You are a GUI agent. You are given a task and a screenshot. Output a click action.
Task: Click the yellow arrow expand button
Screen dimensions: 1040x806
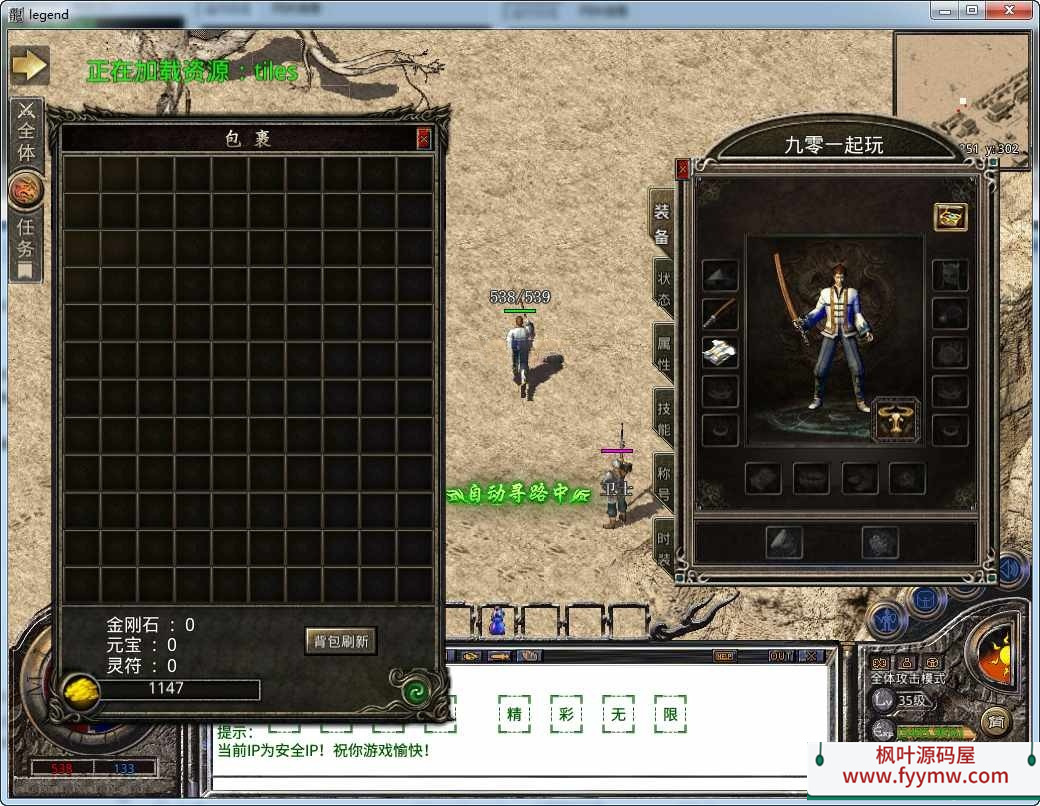tap(30, 65)
